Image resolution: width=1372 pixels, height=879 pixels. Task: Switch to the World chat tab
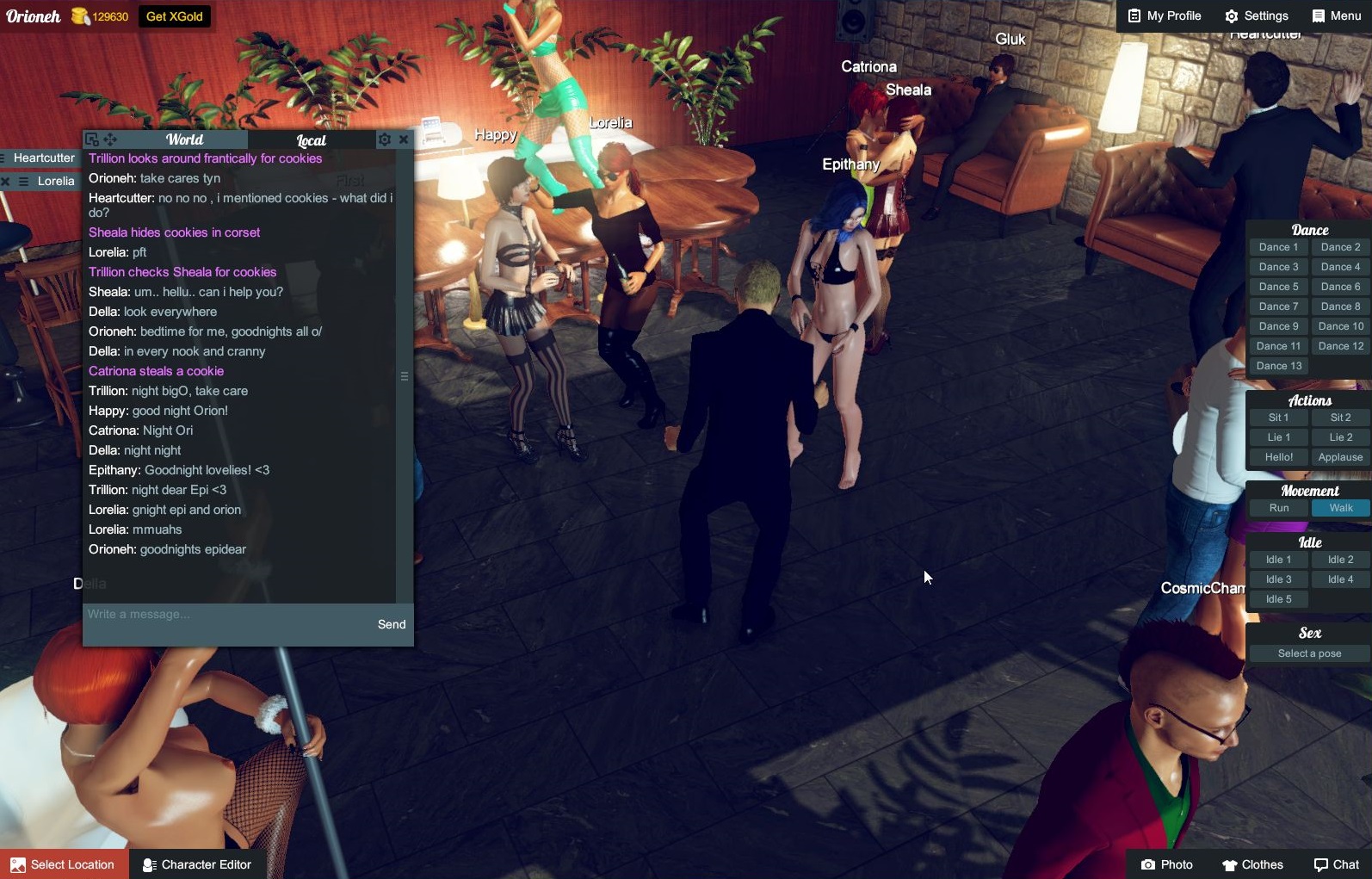[184, 139]
